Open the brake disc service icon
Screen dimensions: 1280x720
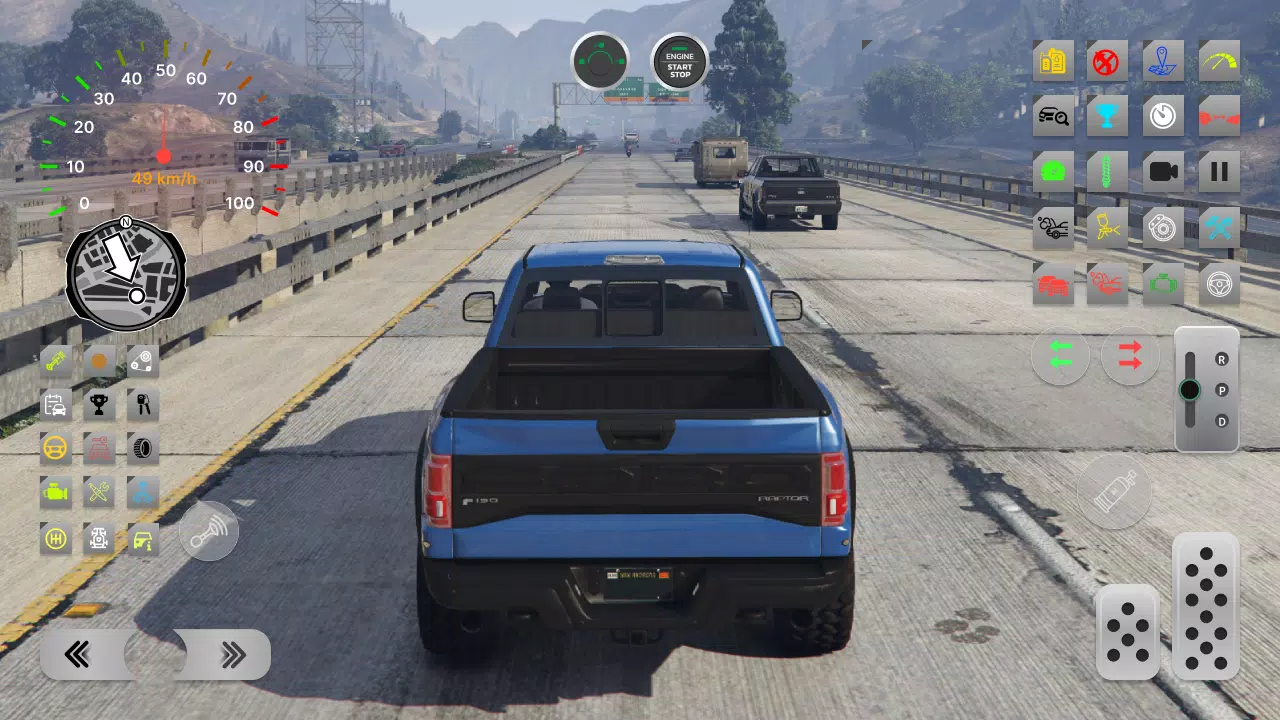pyautogui.click(x=1163, y=227)
